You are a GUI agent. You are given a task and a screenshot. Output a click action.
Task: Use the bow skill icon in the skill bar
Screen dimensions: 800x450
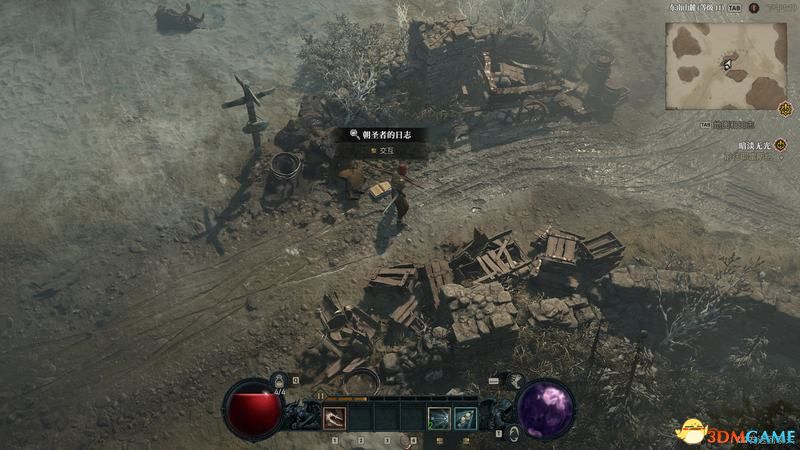[x=438, y=418]
